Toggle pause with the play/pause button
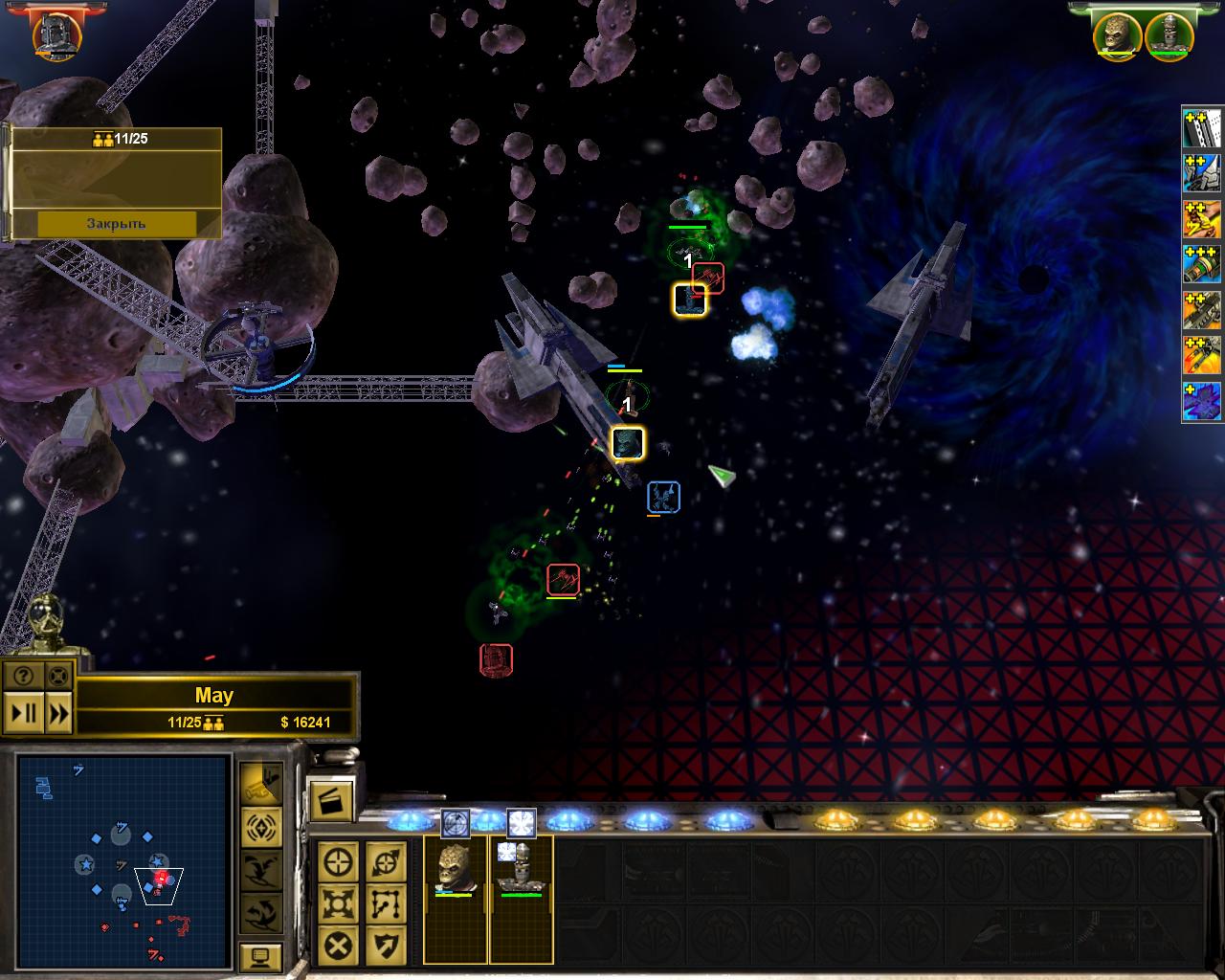The width and height of the screenshot is (1225, 980). pos(24,713)
